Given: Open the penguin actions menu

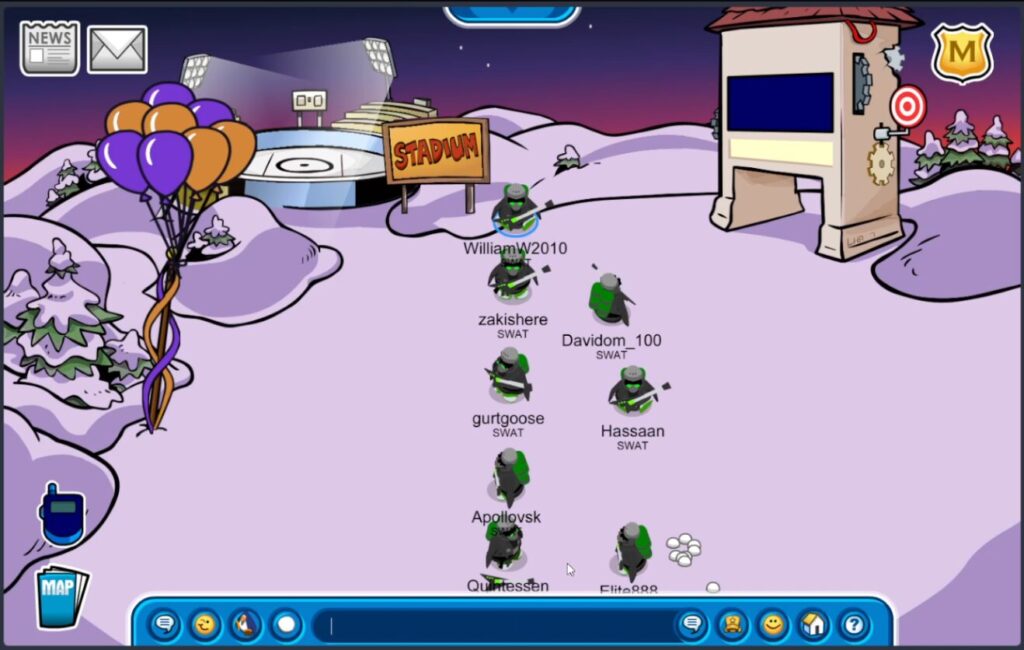Looking at the screenshot, I should point(246,626).
